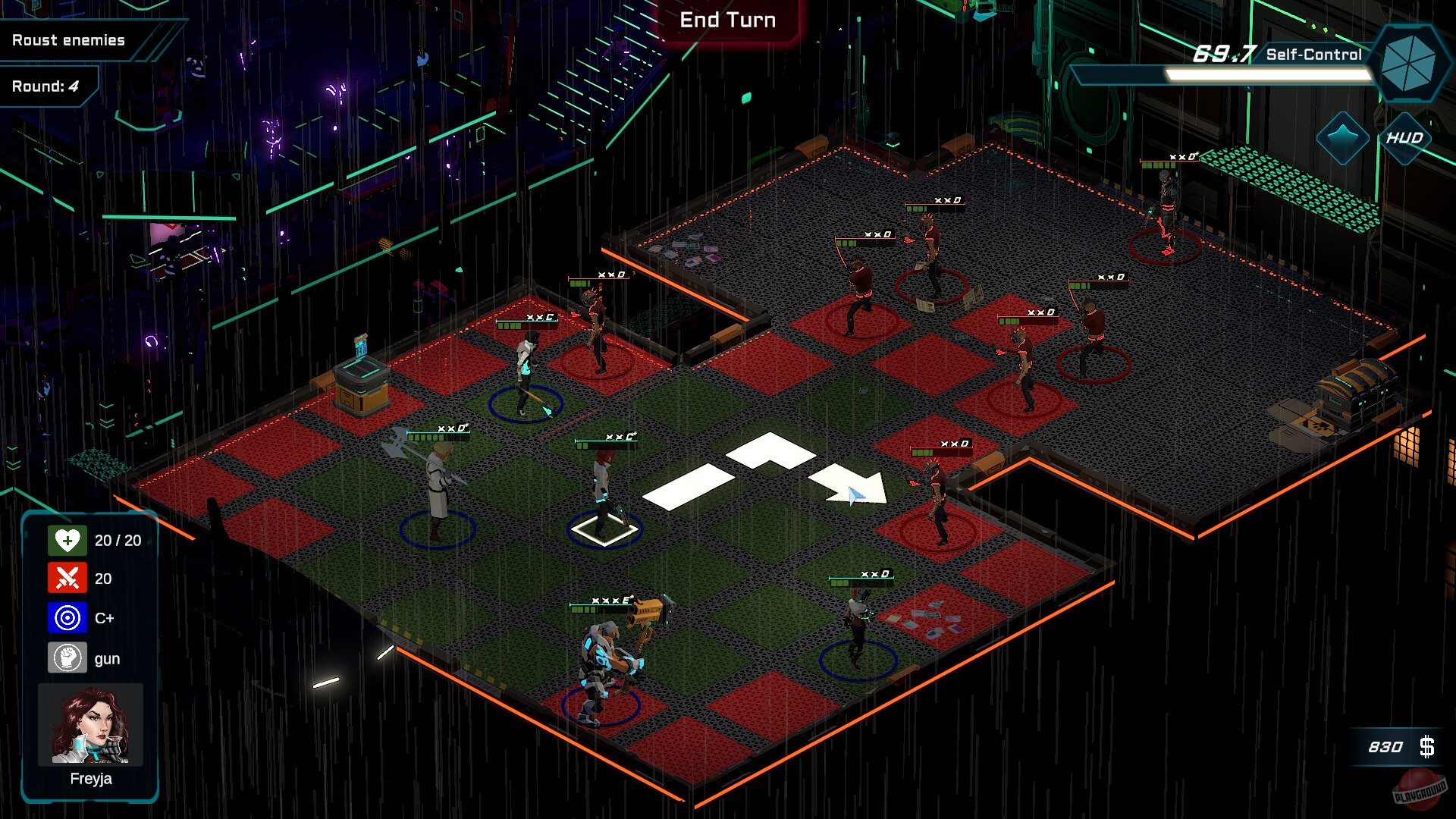
Task: Click the Roust enemies objective label
Action: 67,40
